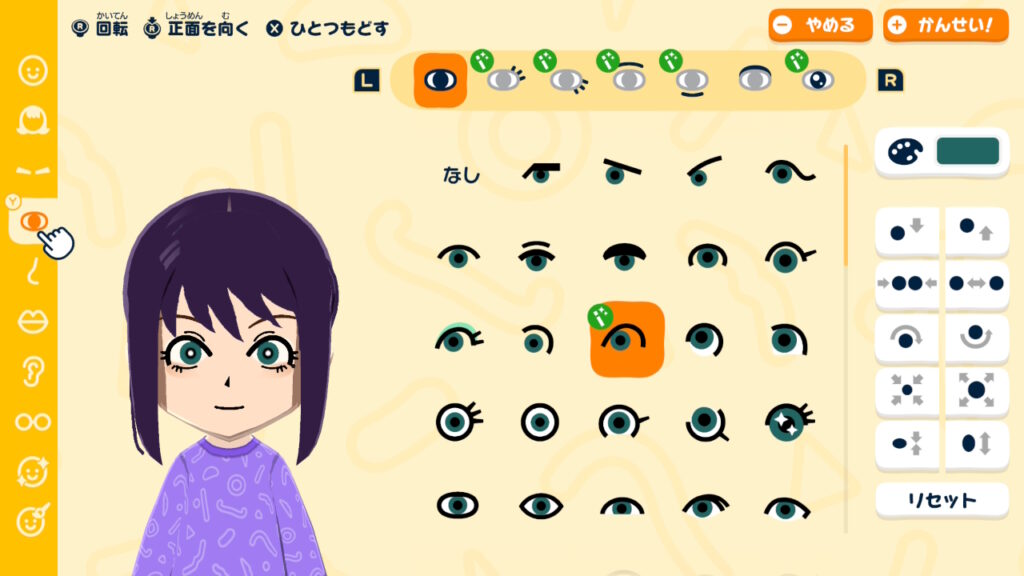1024x576 pixels.
Task: Open the mouth lips category
Action: click(33, 321)
